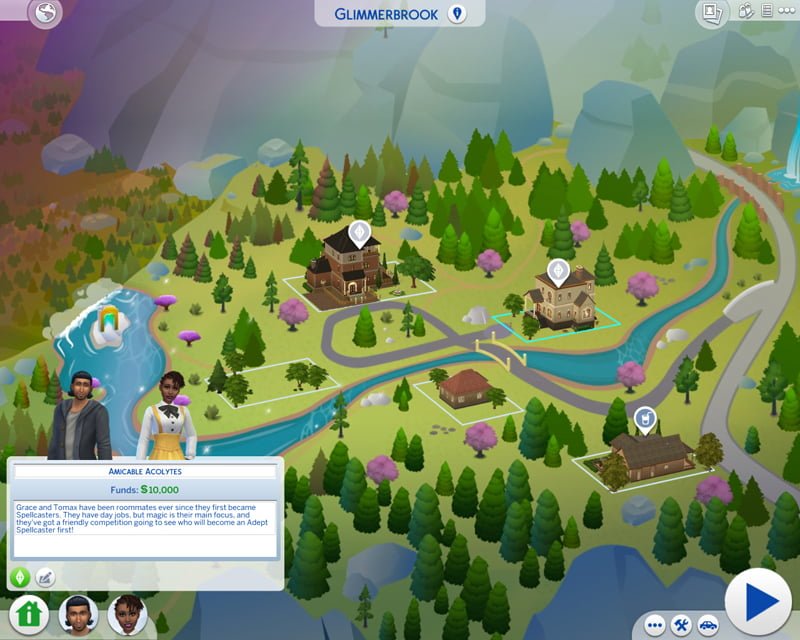Click the Amicable Acolytes household name field
This screenshot has height=640, width=800.
145,471
